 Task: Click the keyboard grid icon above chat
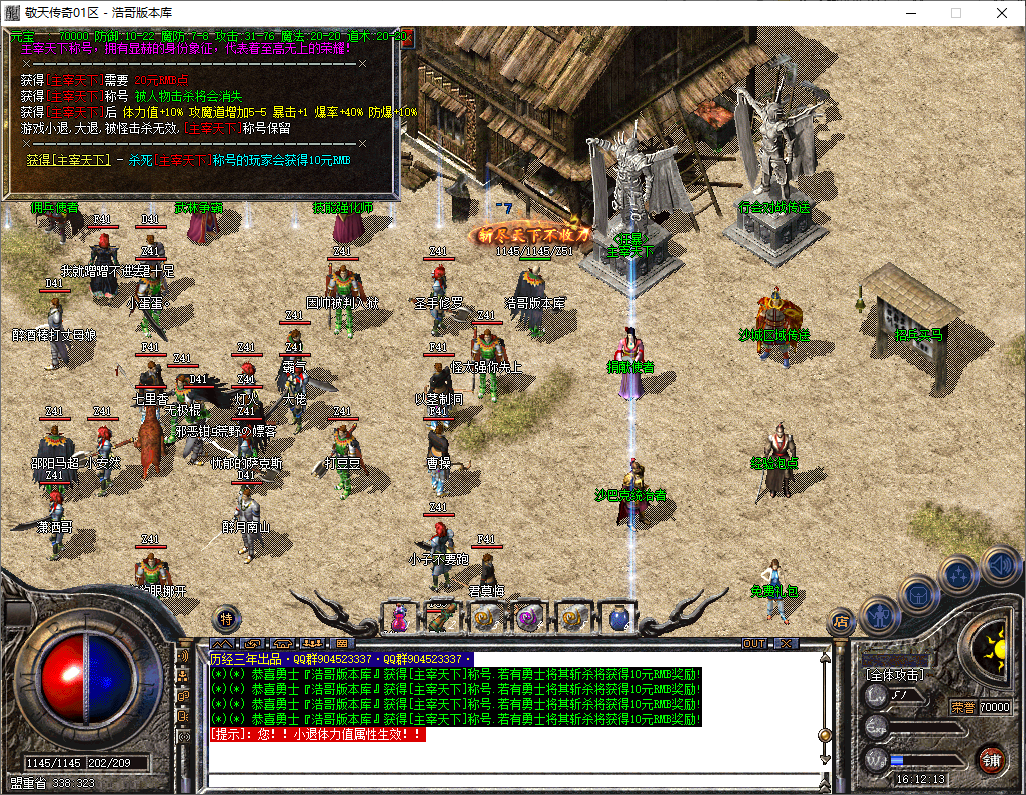pyautogui.click(x=341, y=643)
